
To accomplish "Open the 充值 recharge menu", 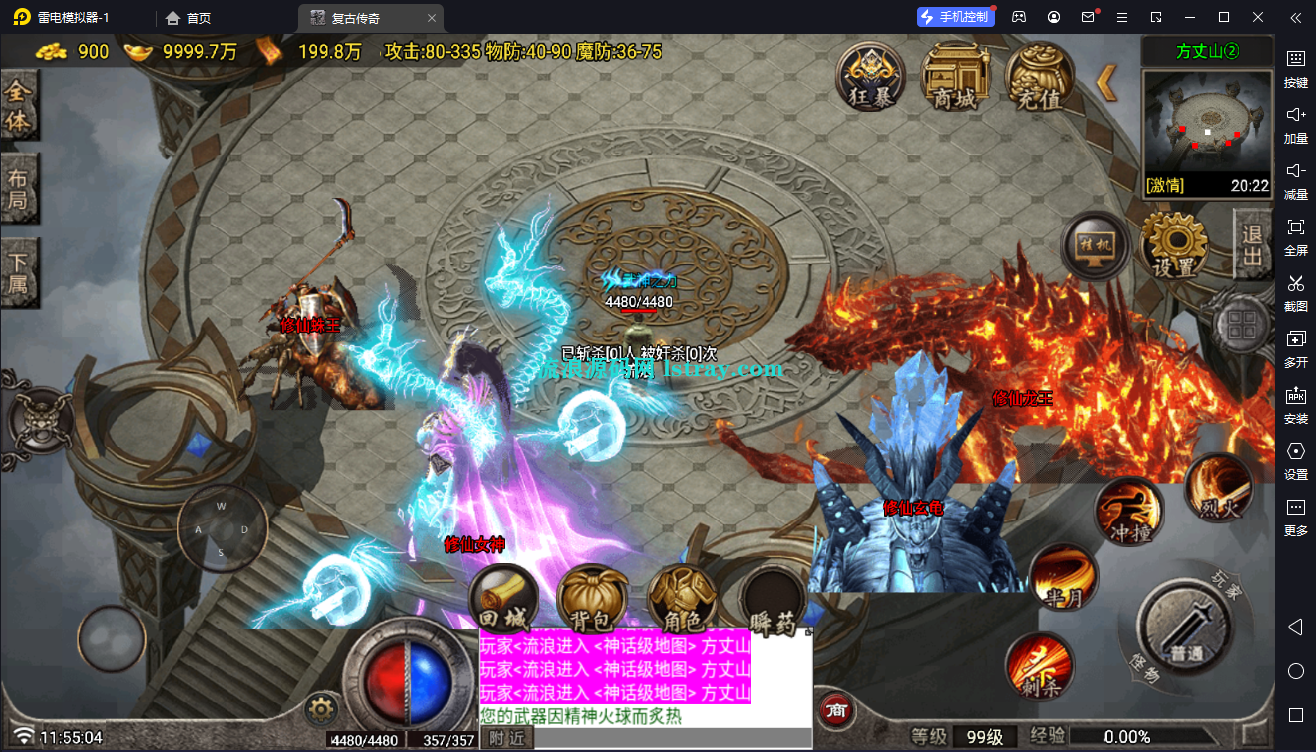I will point(1039,77).
